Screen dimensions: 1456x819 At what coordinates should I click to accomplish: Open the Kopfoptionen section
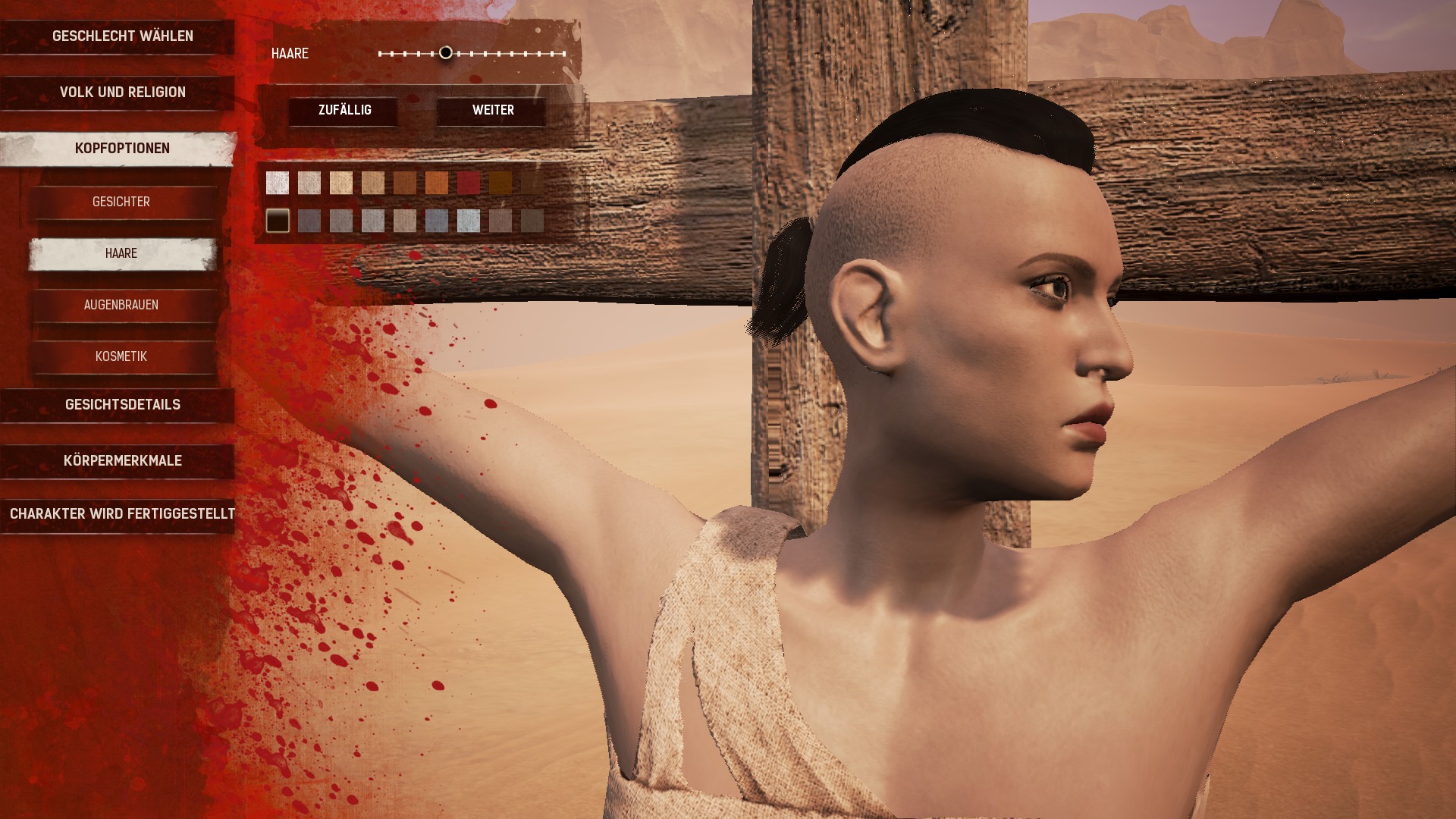[x=122, y=149]
